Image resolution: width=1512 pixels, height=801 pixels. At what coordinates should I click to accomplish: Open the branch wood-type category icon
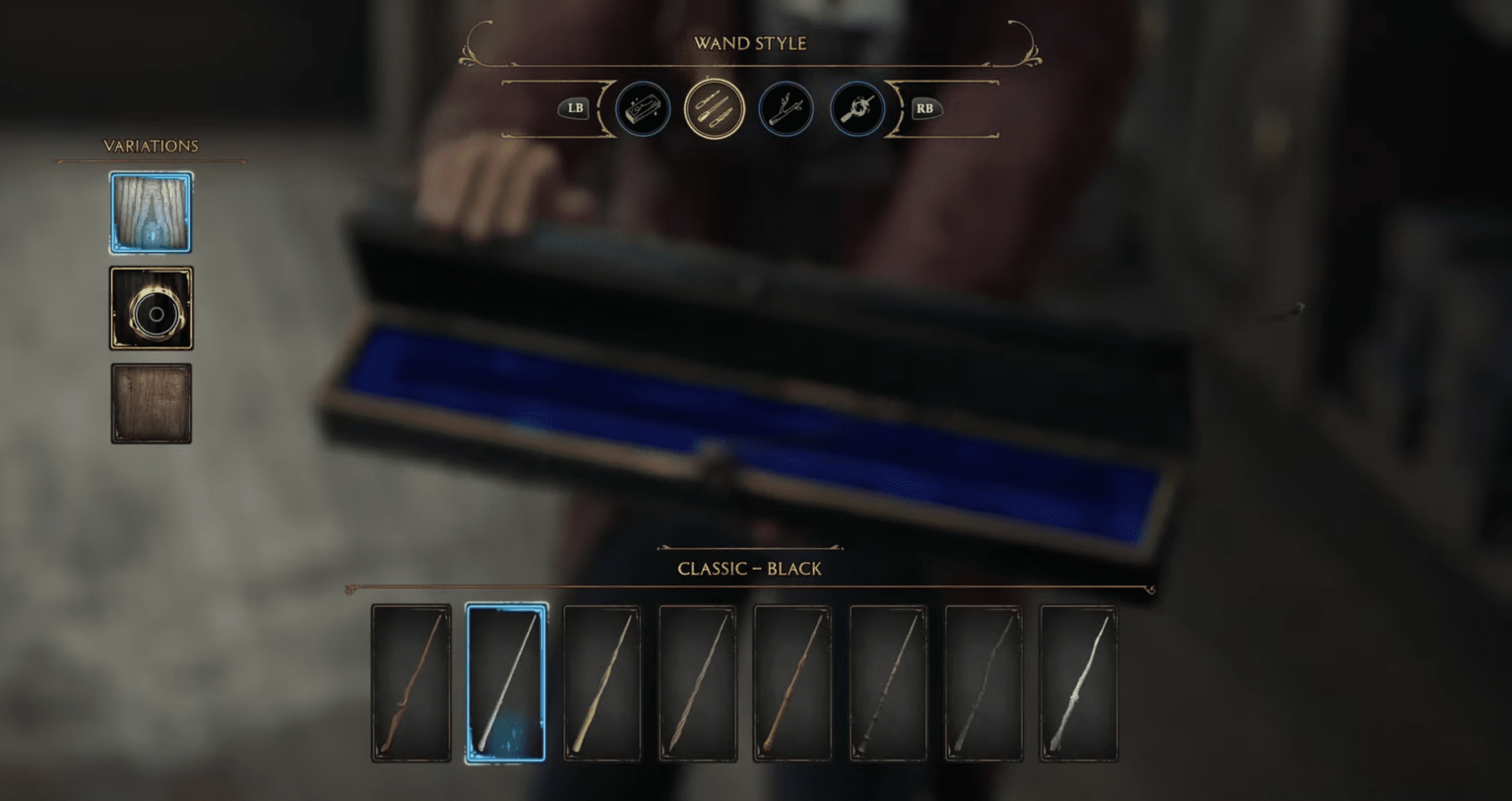pos(785,109)
